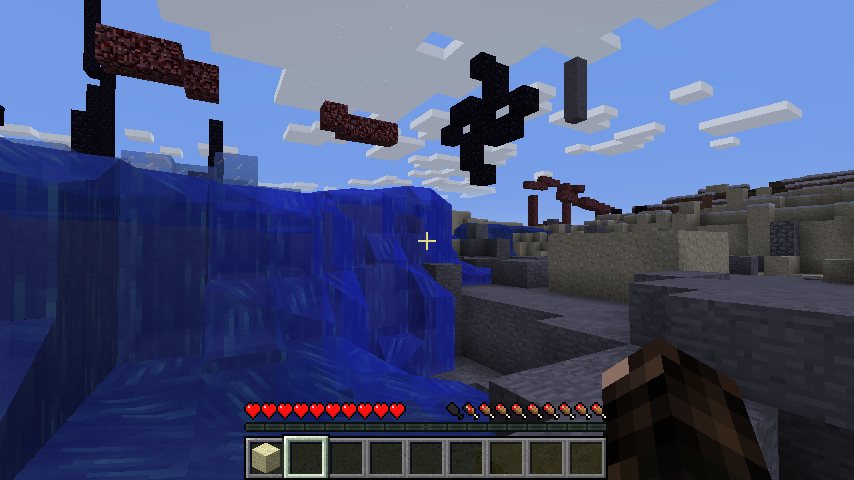
Task: Select the pale sand-colored block hotbar slot
Action: pyautogui.click(x=265, y=458)
